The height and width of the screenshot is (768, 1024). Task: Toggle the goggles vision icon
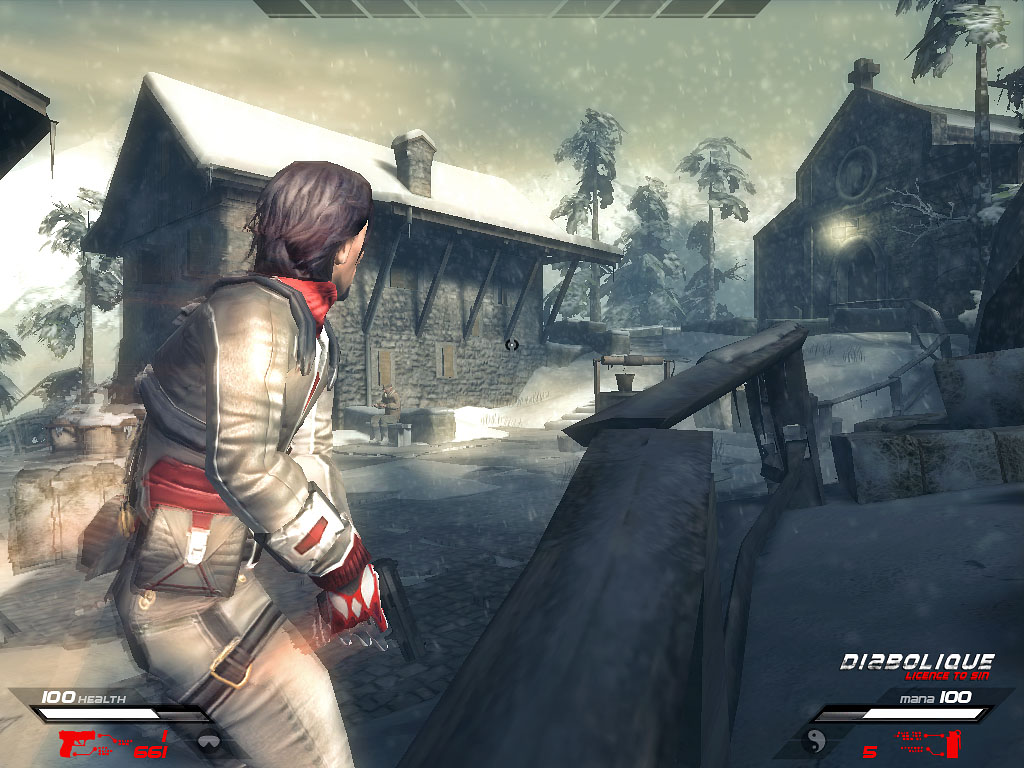(x=209, y=743)
